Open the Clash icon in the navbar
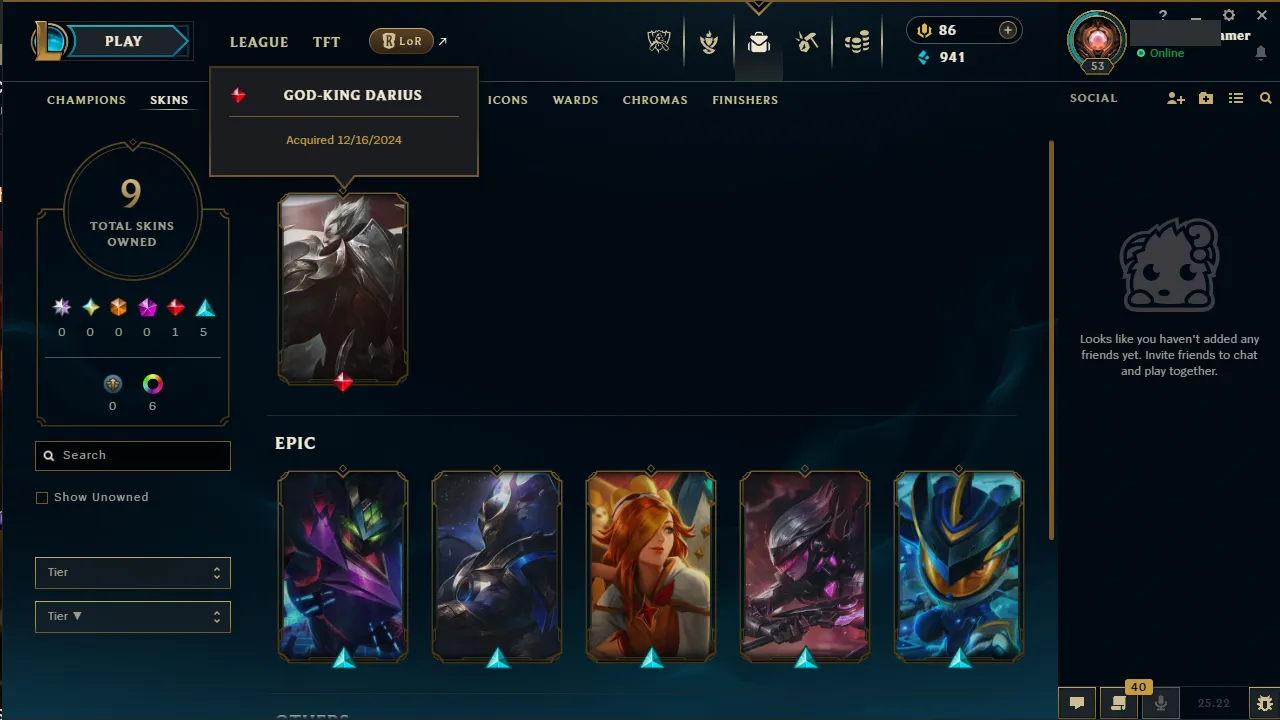Viewport: 1280px width, 720px height. coord(708,43)
